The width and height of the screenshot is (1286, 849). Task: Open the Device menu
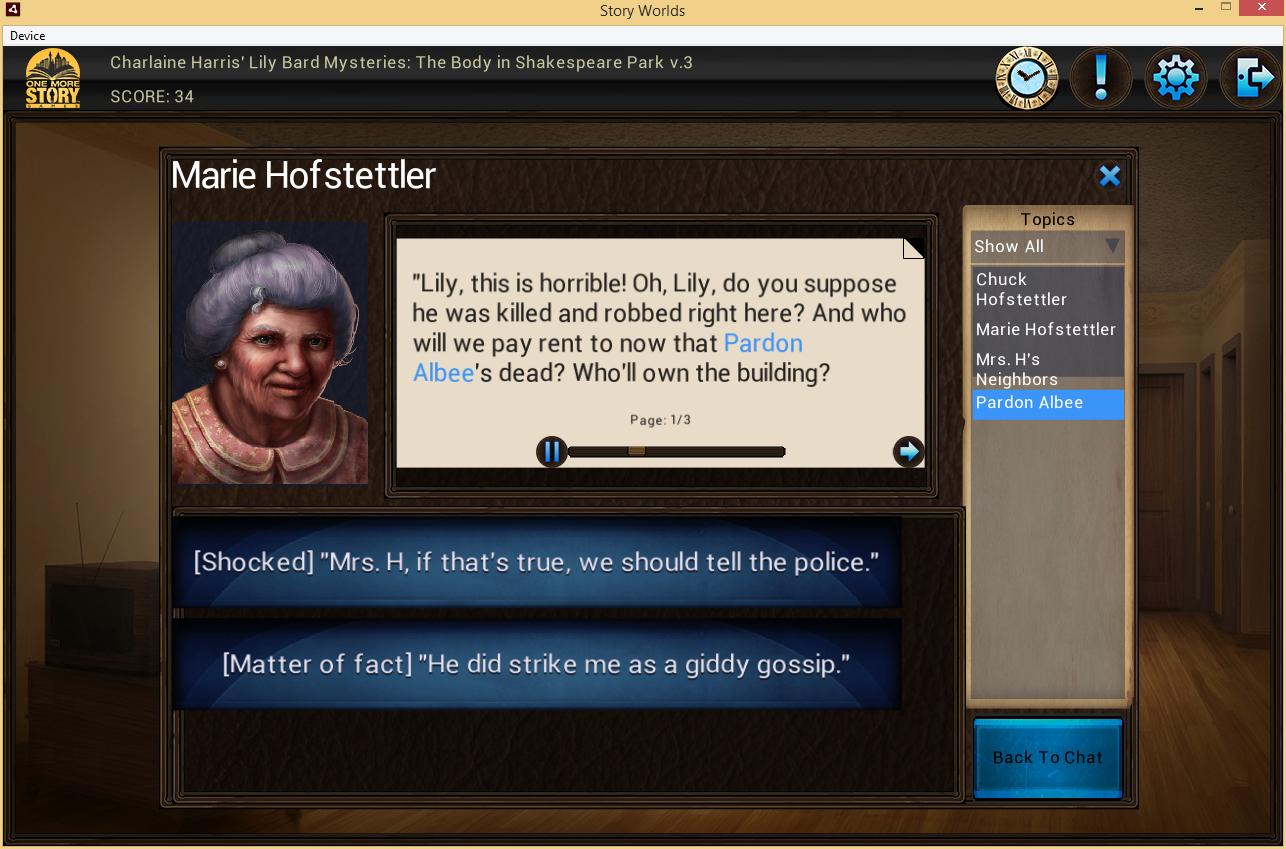28,36
